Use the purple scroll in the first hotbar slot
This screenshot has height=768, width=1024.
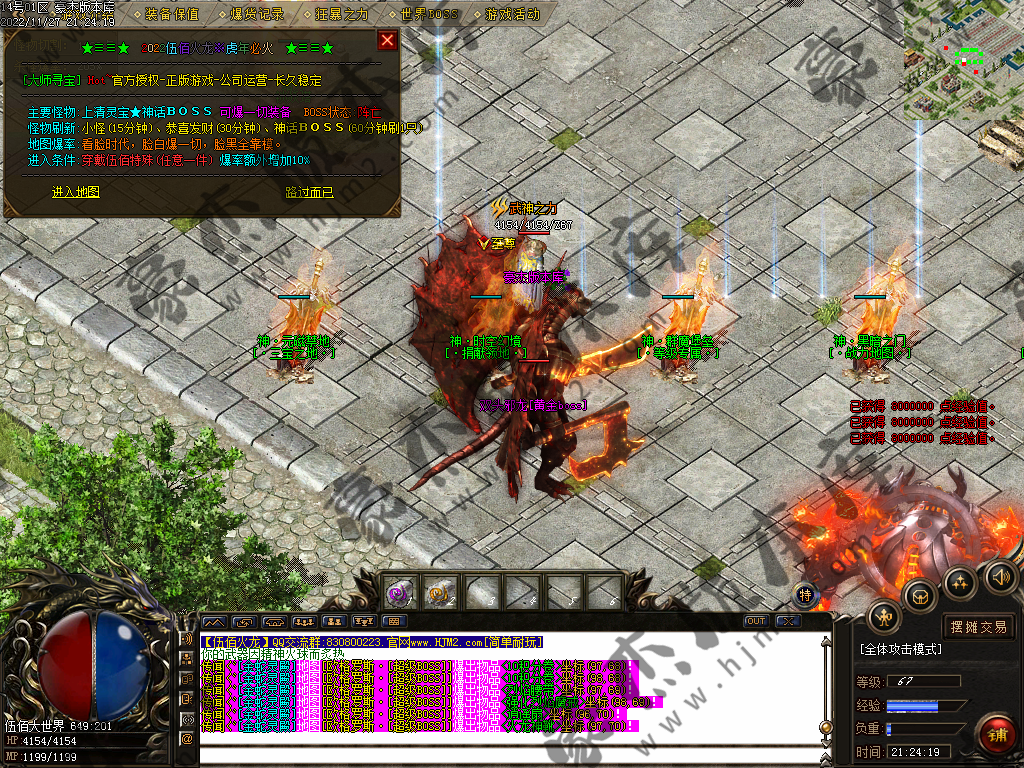(x=402, y=593)
